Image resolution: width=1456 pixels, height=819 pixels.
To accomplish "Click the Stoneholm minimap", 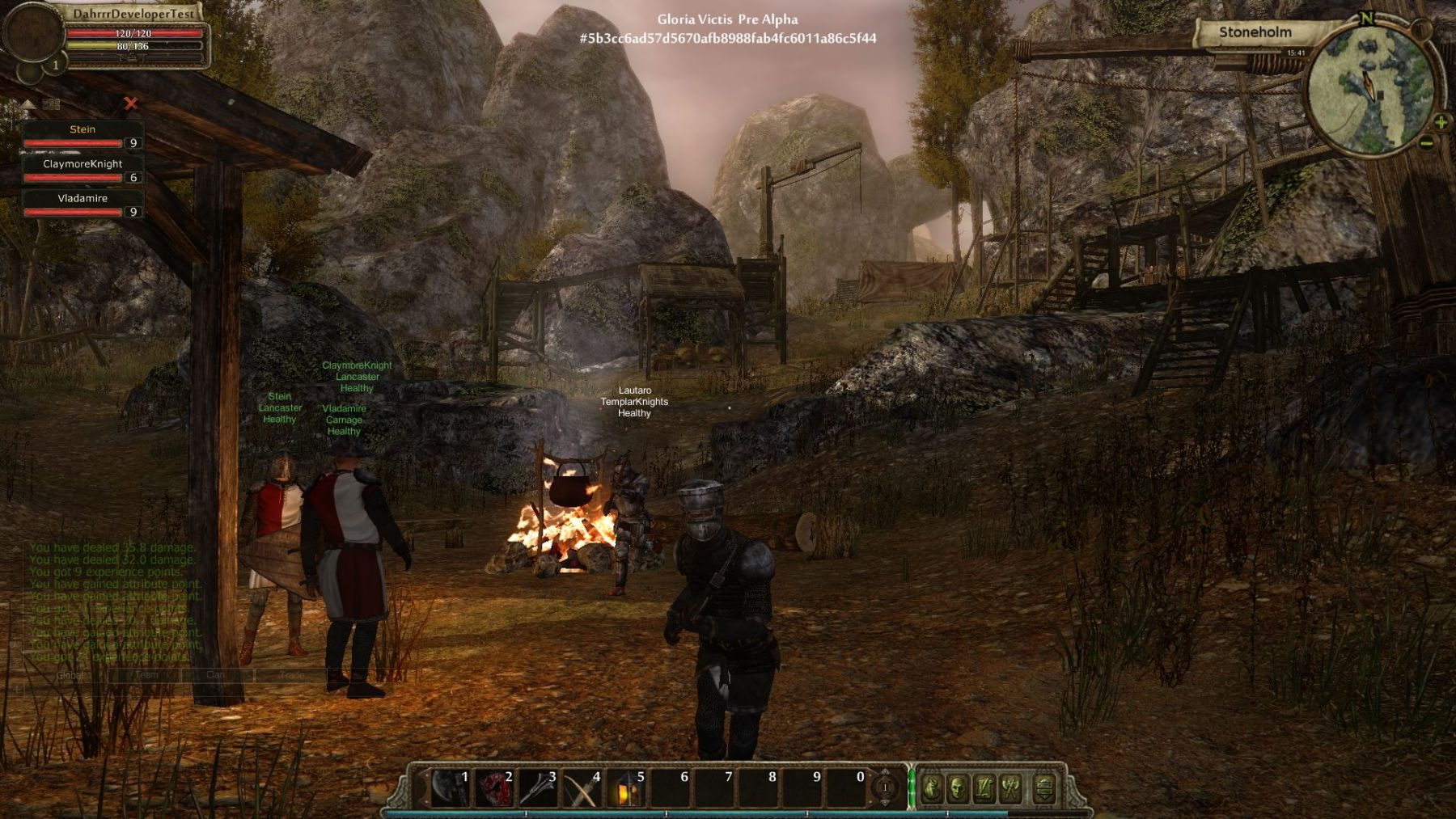I will [1369, 89].
